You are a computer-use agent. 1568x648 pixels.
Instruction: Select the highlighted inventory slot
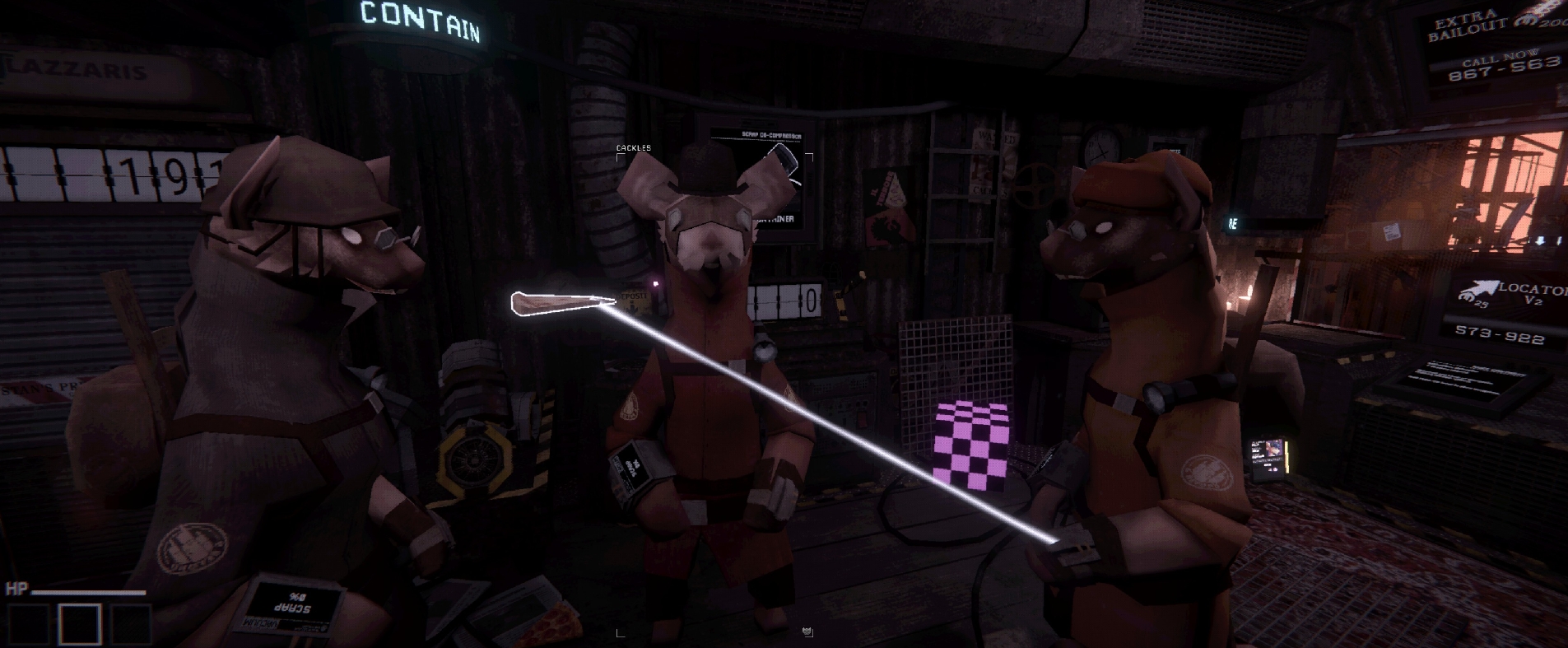80,623
